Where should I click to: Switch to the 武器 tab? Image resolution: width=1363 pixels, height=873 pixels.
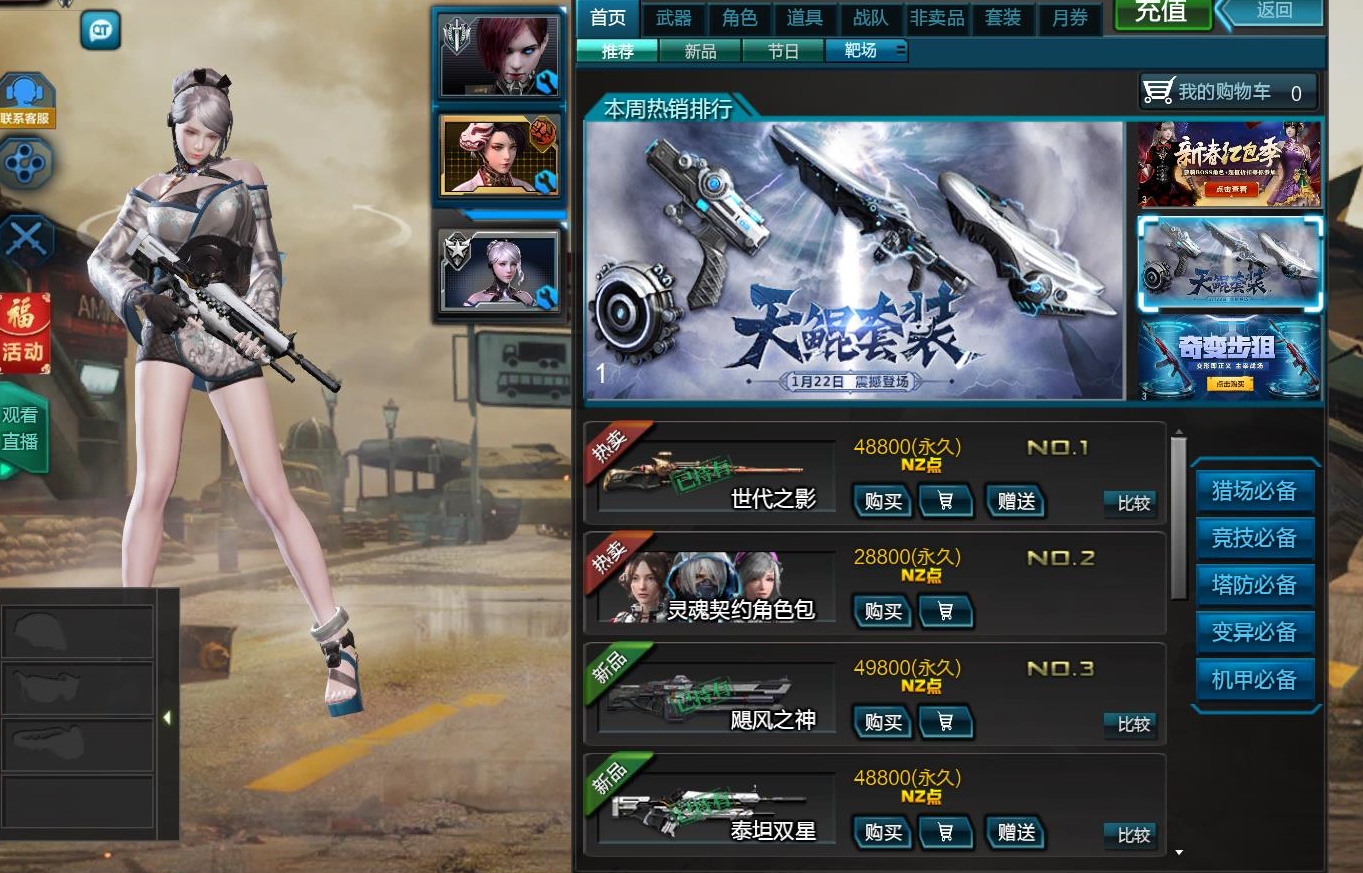[673, 17]
